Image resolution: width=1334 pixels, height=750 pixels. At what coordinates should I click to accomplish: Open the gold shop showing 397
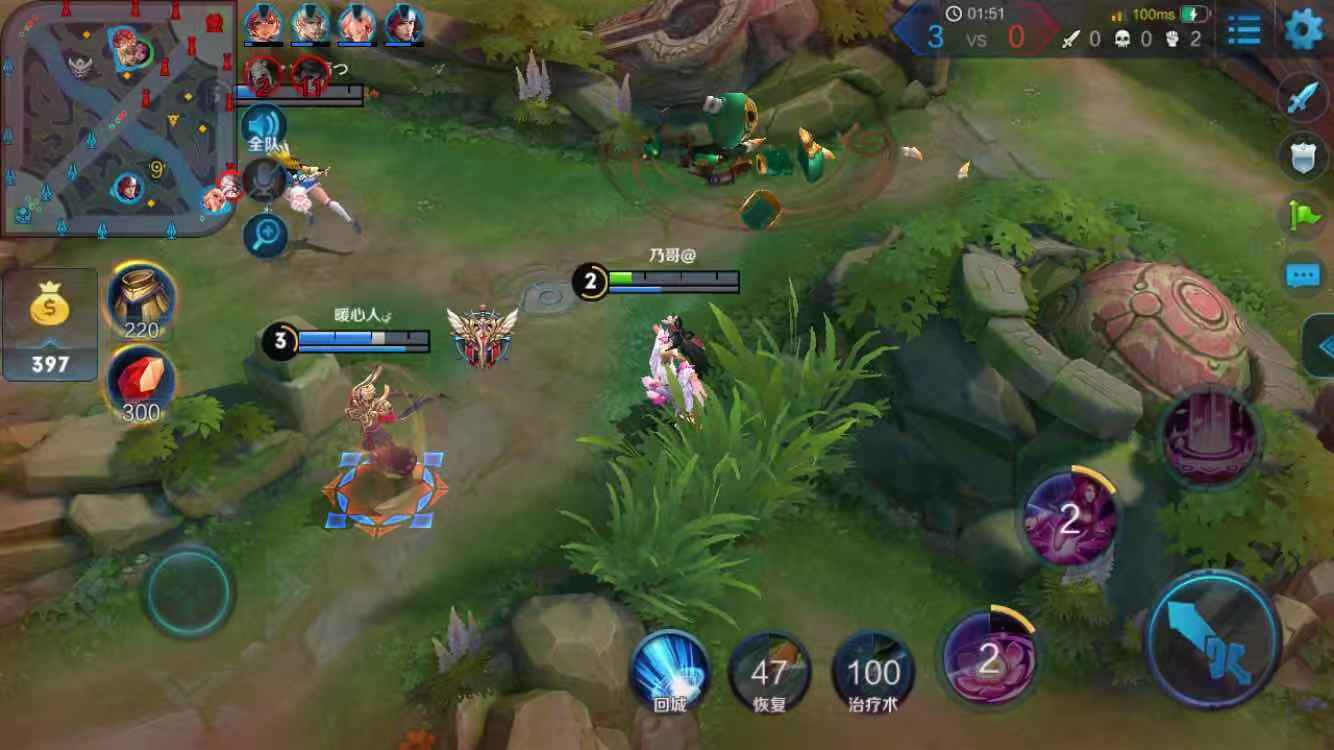pos(50,325)
